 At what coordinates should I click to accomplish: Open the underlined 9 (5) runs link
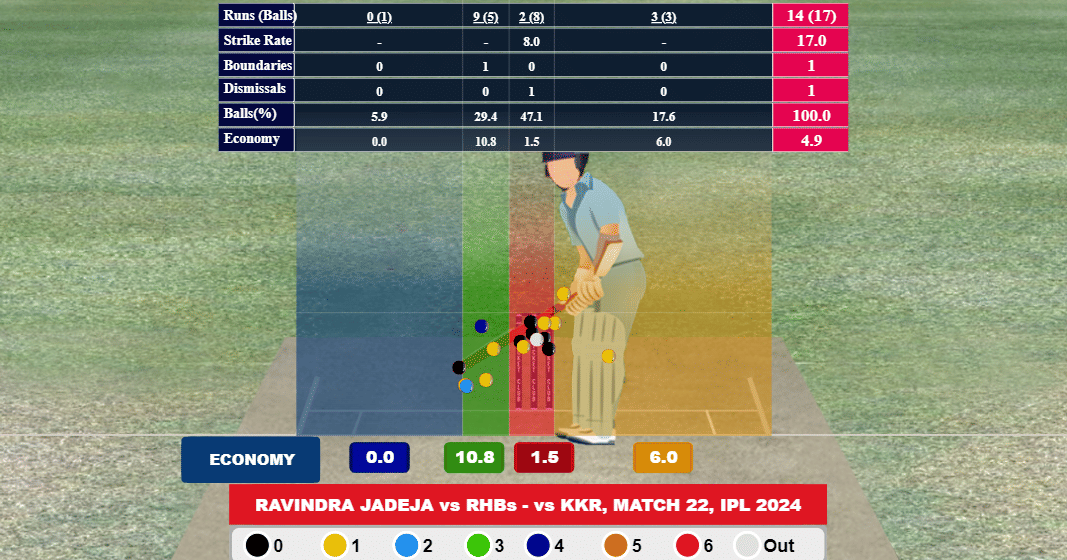pyautogui.click(x=485, y=16)
